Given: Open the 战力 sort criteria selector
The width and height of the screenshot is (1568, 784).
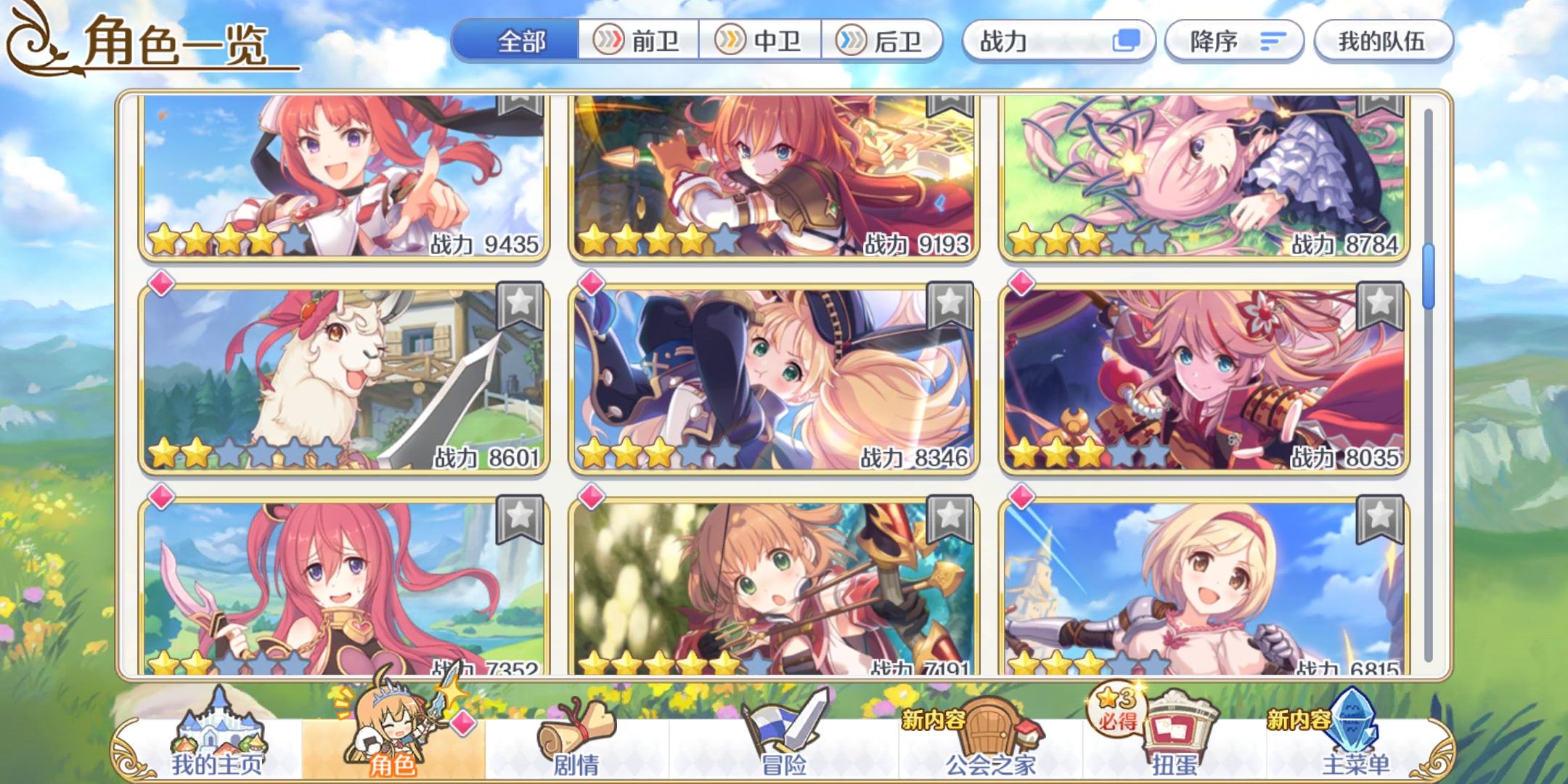Looking at the screenshot, I should coord(1058,41).
